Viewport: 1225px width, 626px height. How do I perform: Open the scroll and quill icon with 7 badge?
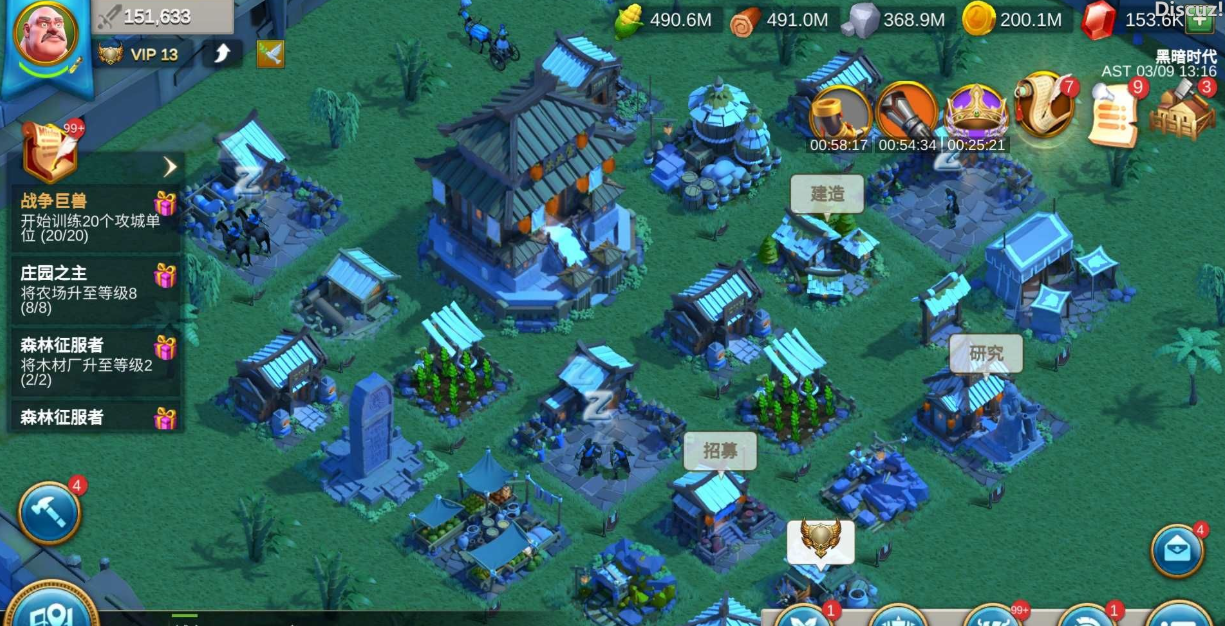click(x=1044, y=105)
